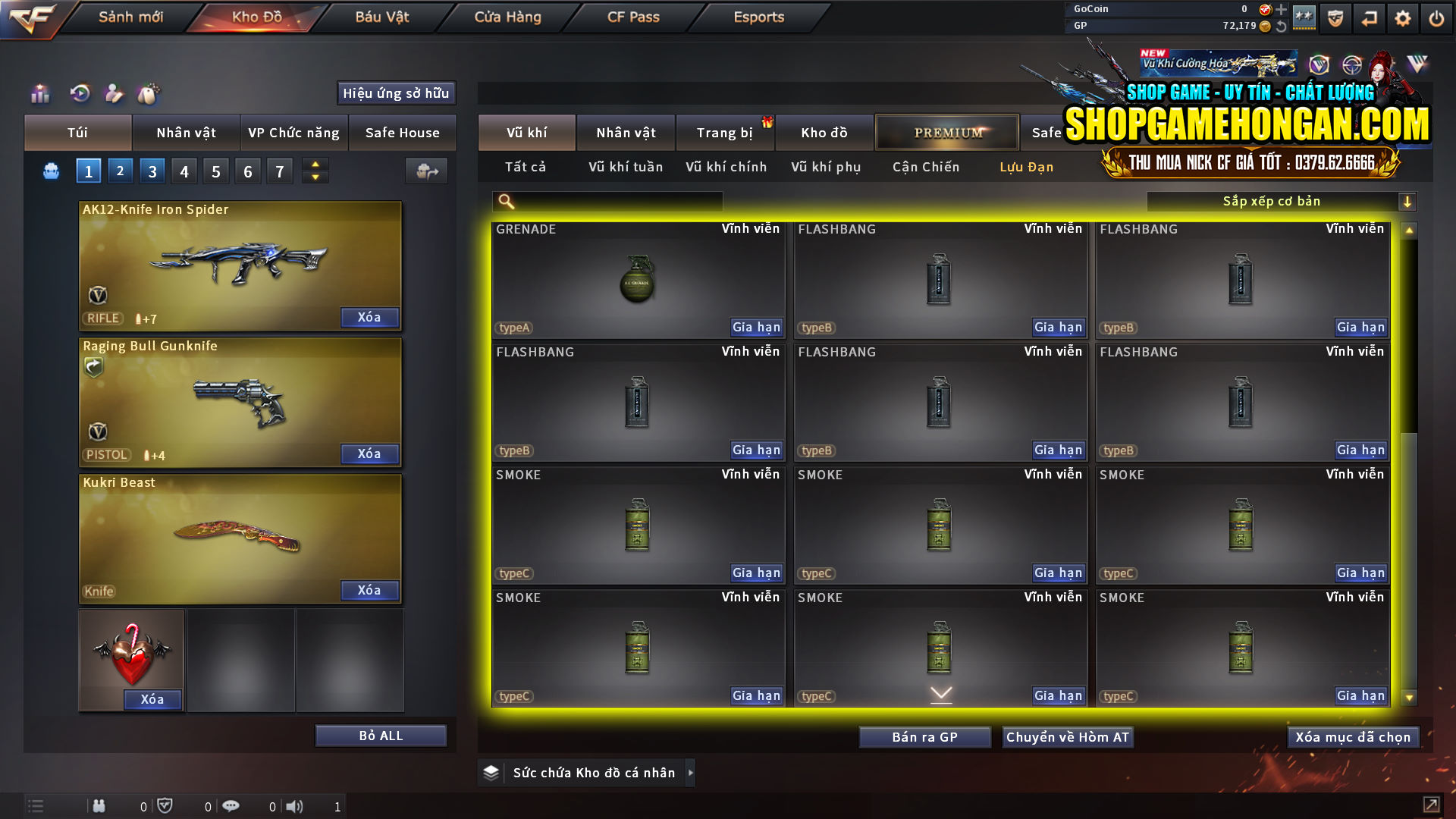1456x819 pixels.
Task: Click the Bán ra GP button
Action: [924, 736]
